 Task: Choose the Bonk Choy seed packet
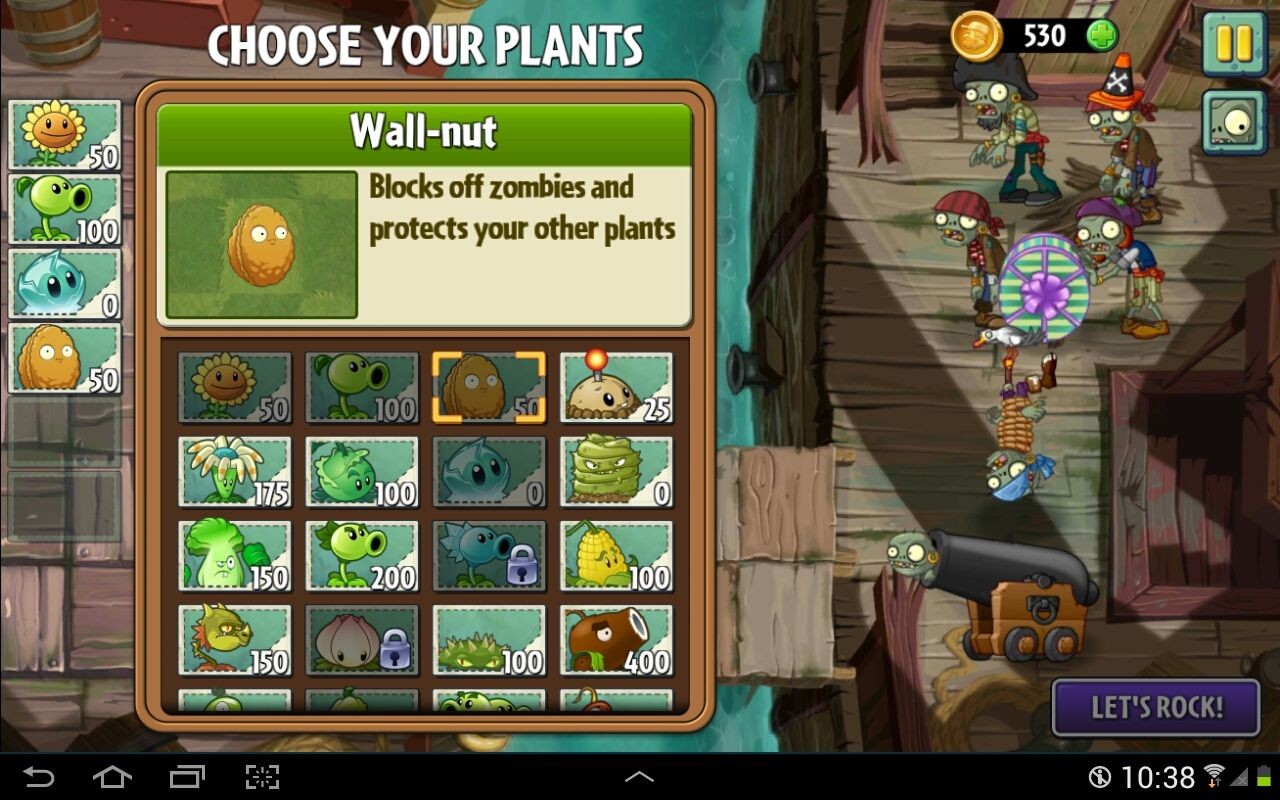click(x=235, y=555)
